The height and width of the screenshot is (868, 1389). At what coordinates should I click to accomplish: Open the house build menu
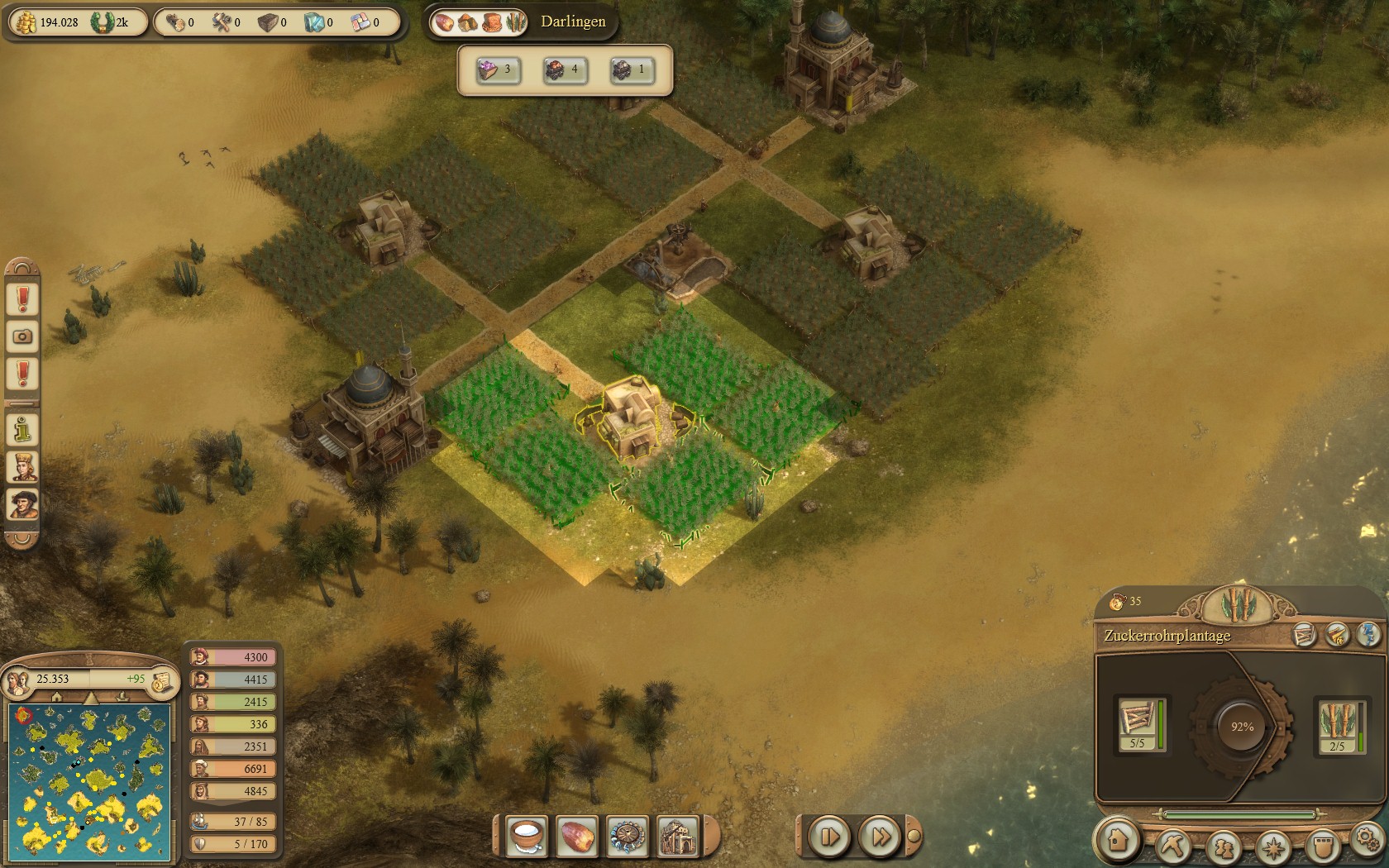click(1118, 840)
